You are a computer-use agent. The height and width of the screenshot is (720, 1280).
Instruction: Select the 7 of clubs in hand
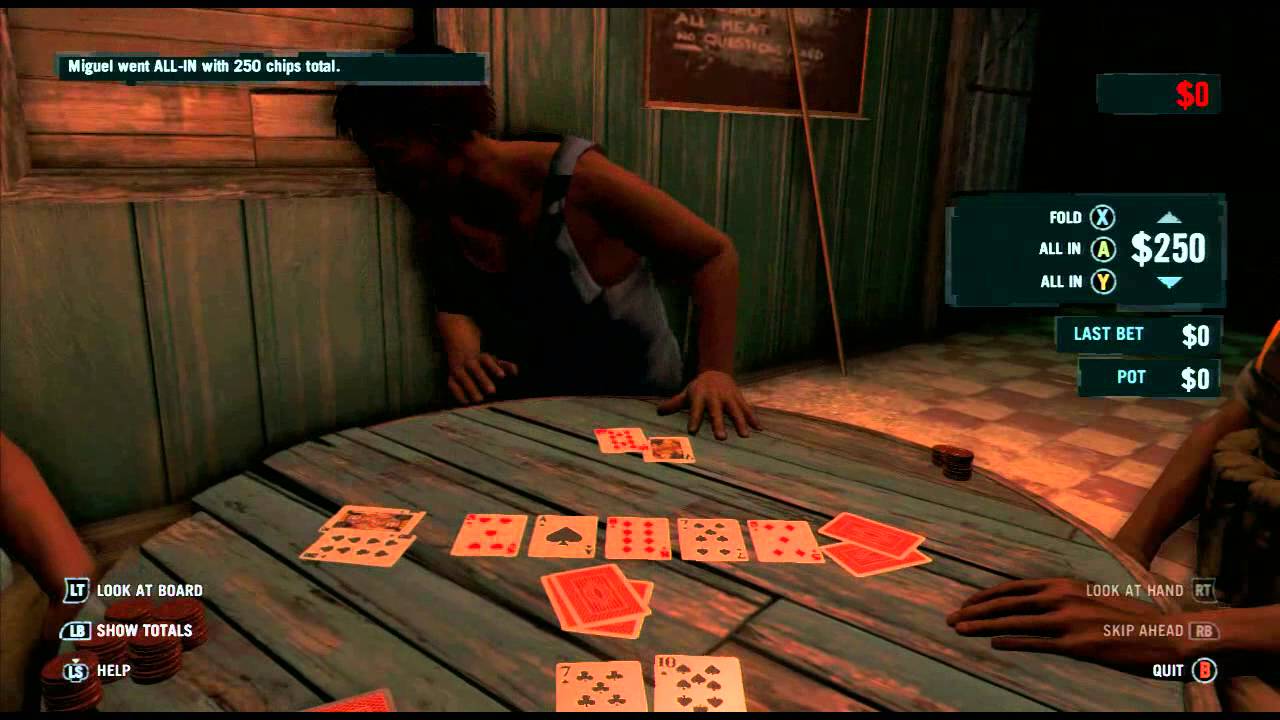(600, 688)
